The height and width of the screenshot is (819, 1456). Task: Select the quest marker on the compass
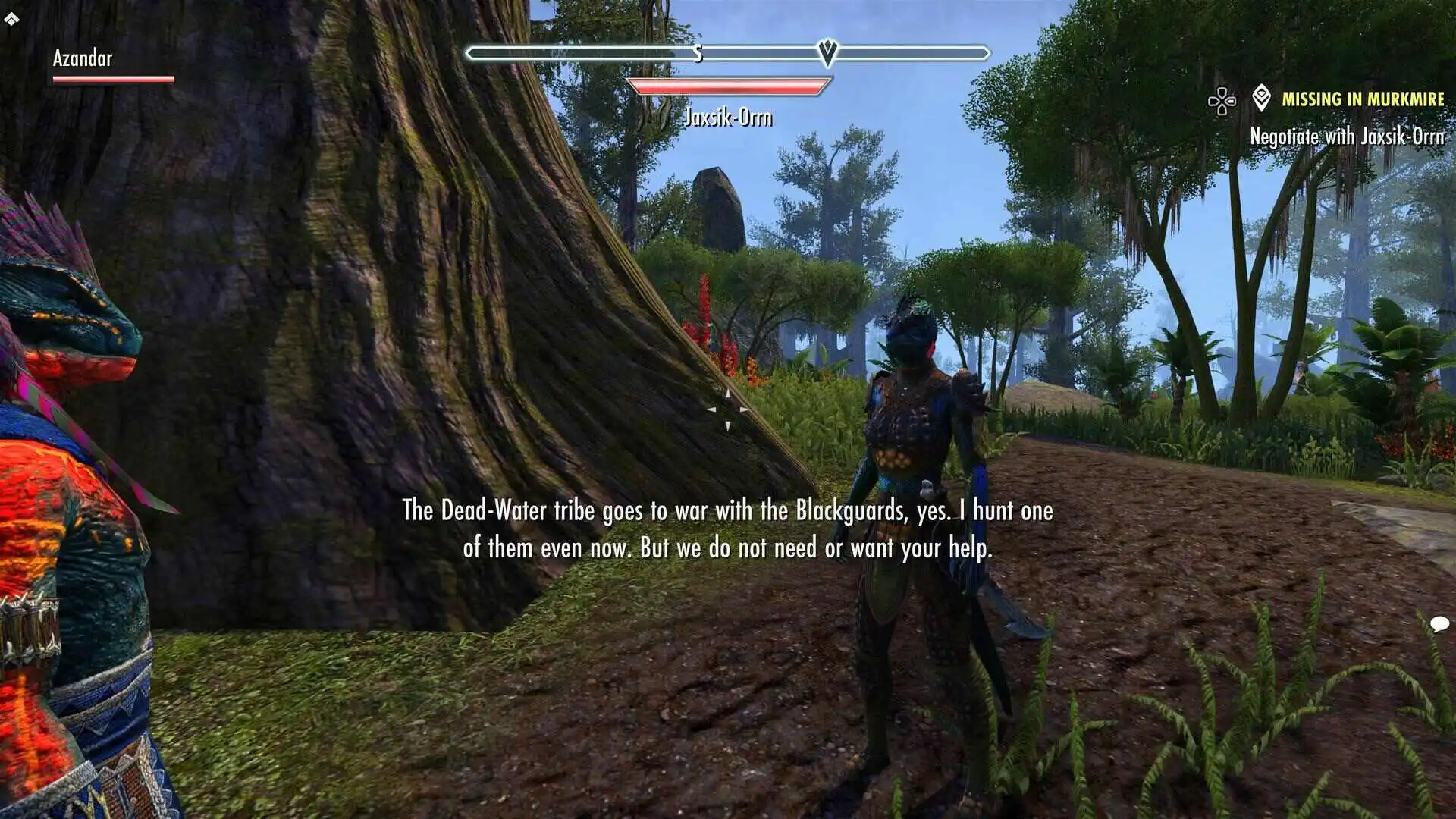(828, 52)
